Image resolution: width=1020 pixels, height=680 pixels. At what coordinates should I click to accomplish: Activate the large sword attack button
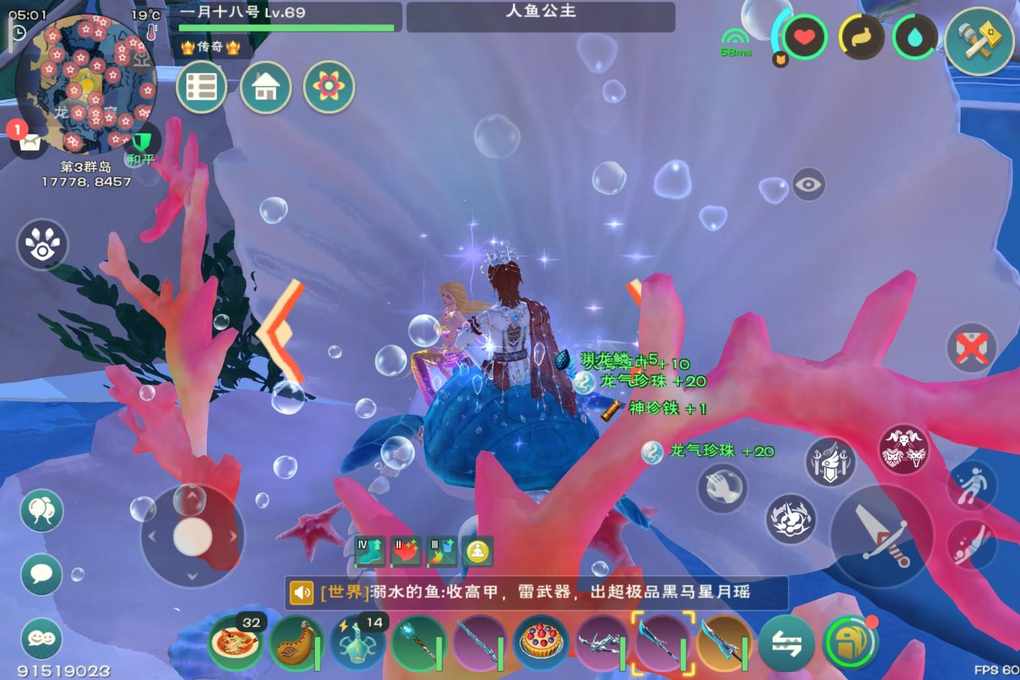coord(881,534)
